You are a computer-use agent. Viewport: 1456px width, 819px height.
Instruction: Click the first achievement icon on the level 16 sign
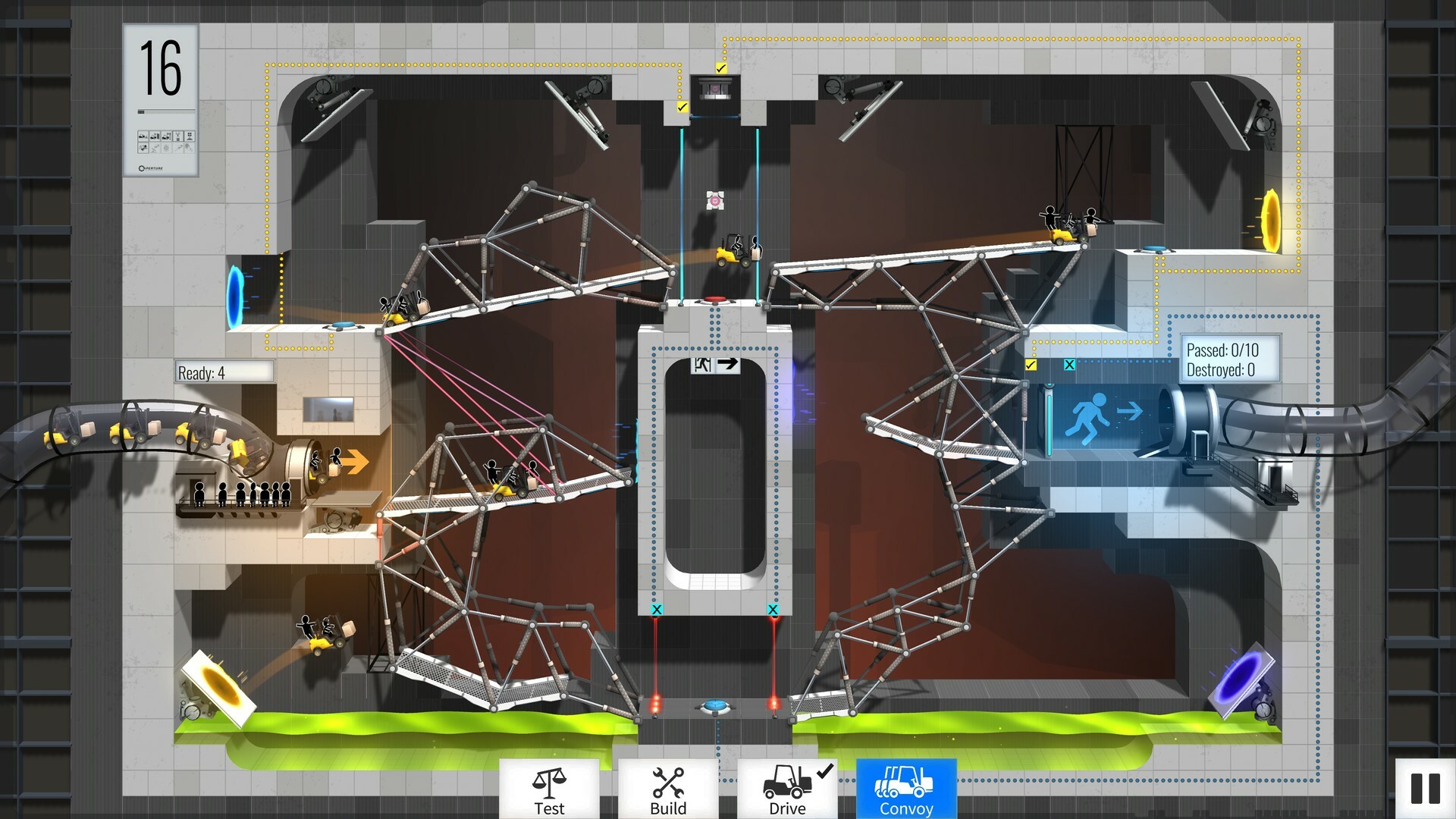coord(143,135)
